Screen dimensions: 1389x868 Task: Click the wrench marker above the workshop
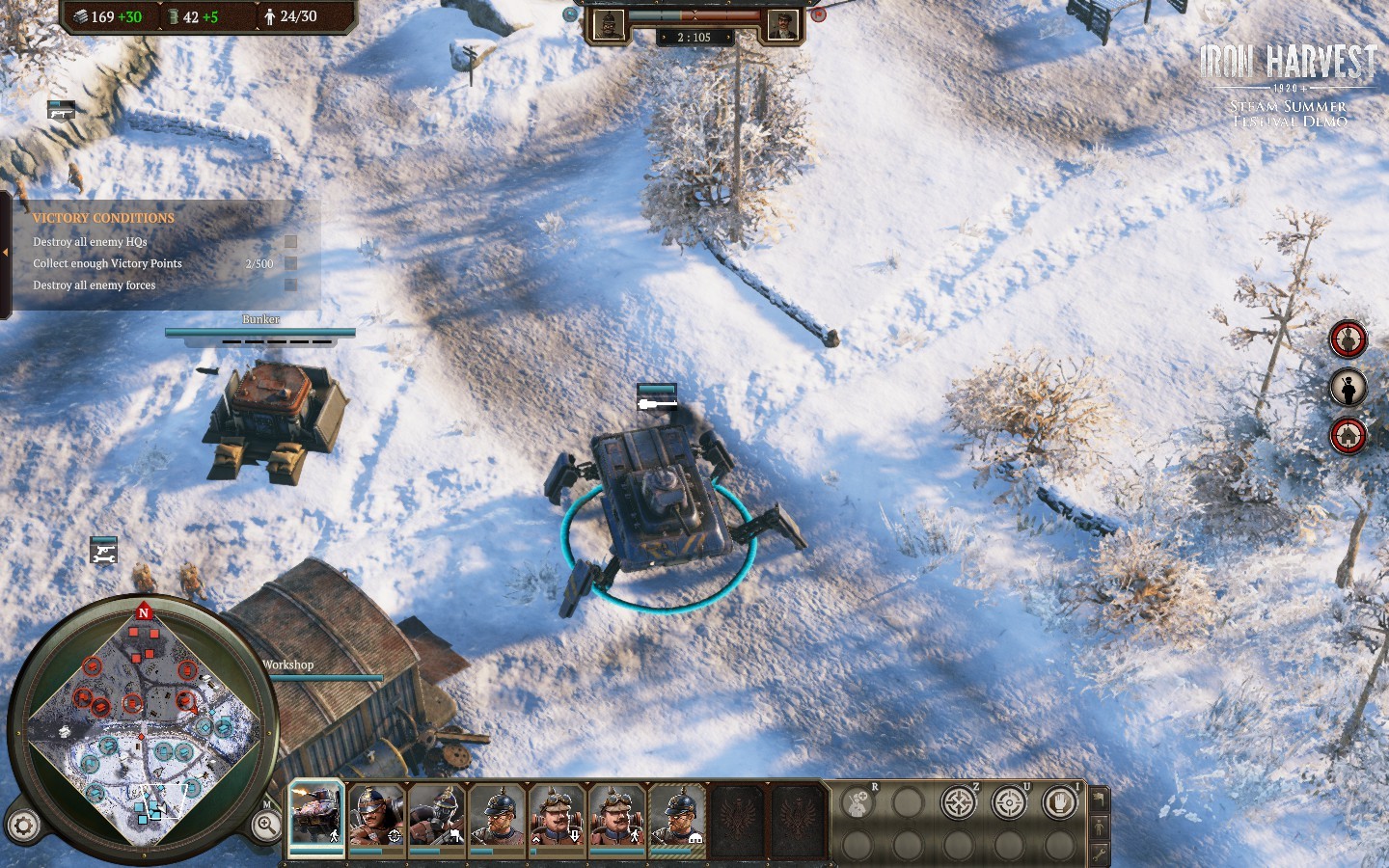(x=103, y=551)
